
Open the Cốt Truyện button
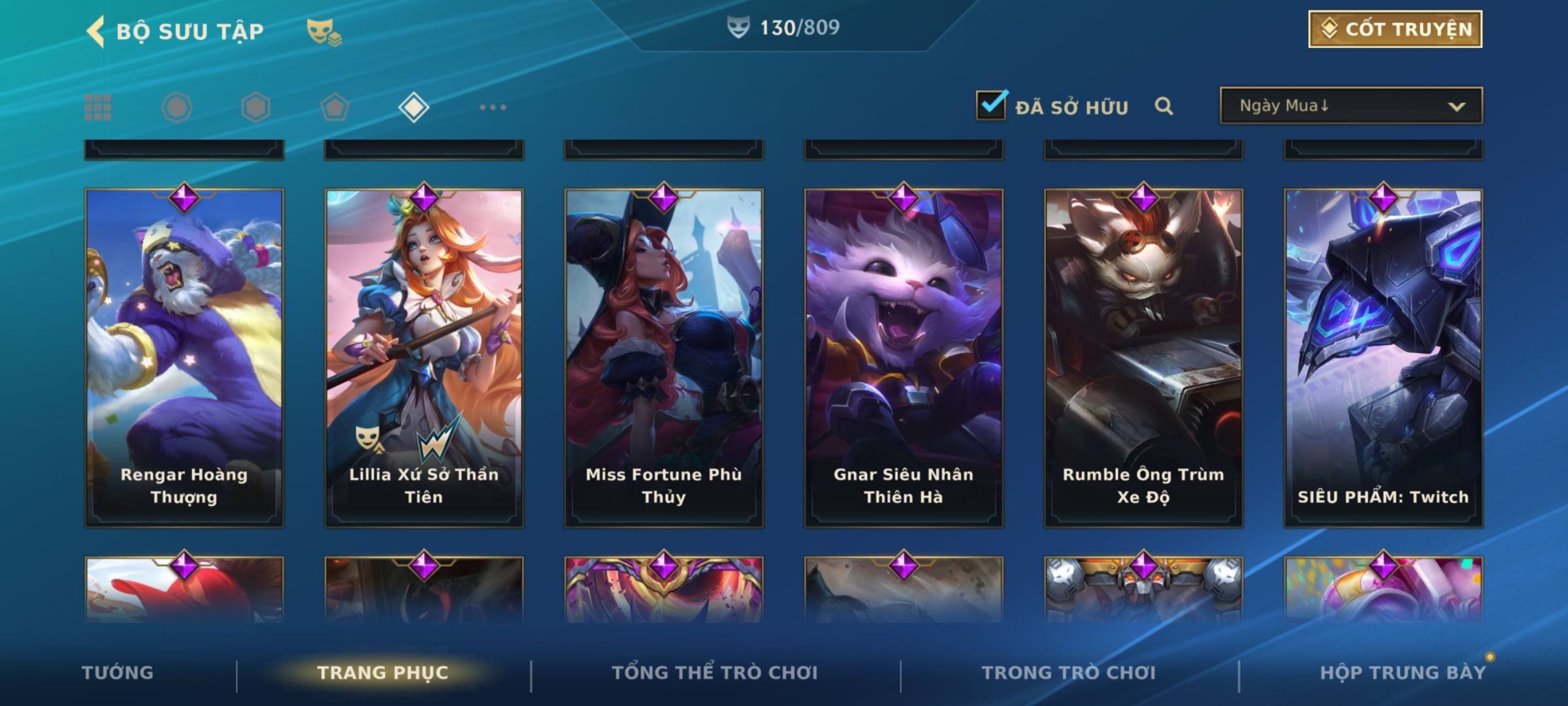1395,29
